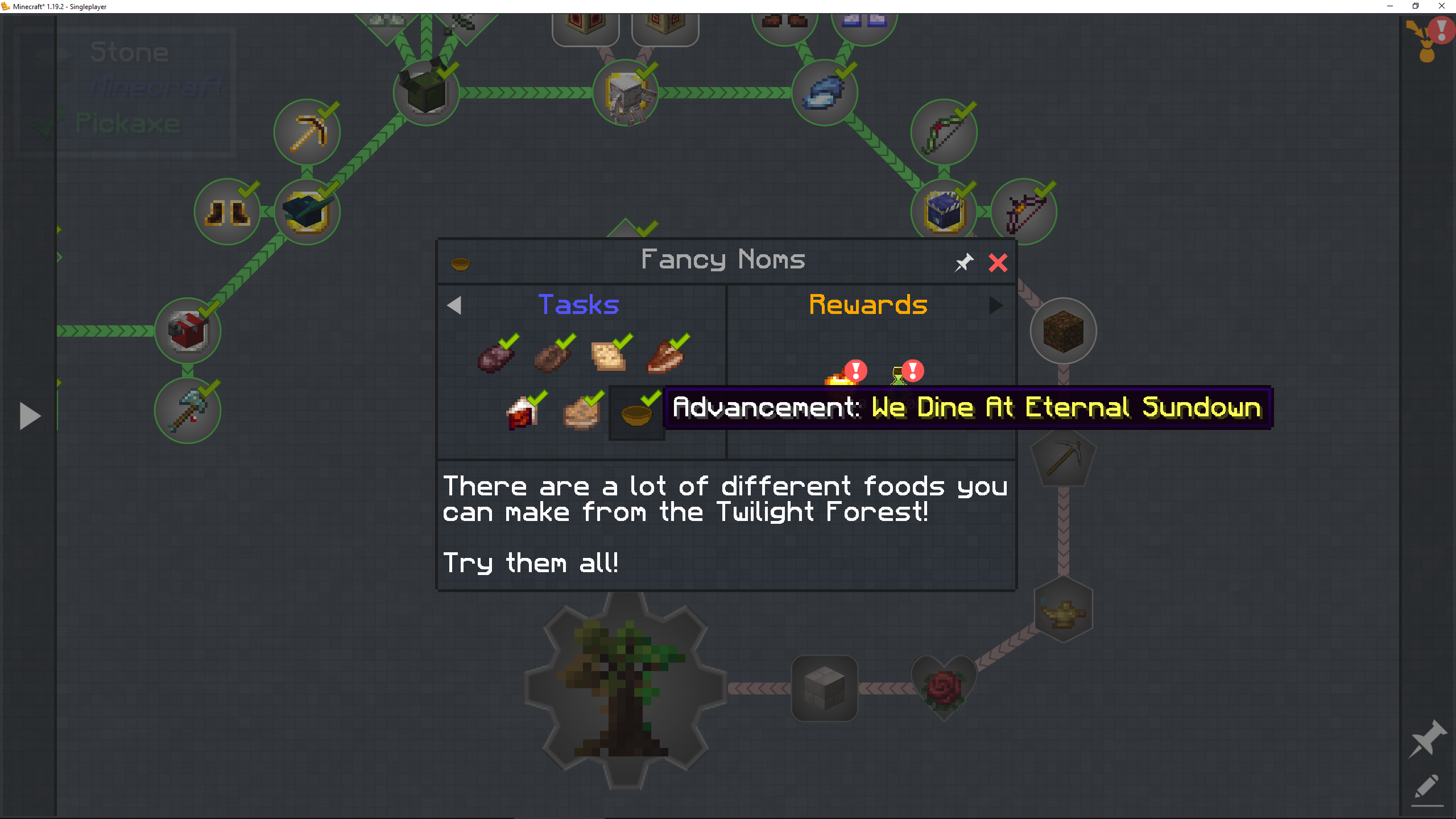Switch to the Tasks tab
Image resolution: width=1456 pixels, height=819 pixels.
point(578,305)
